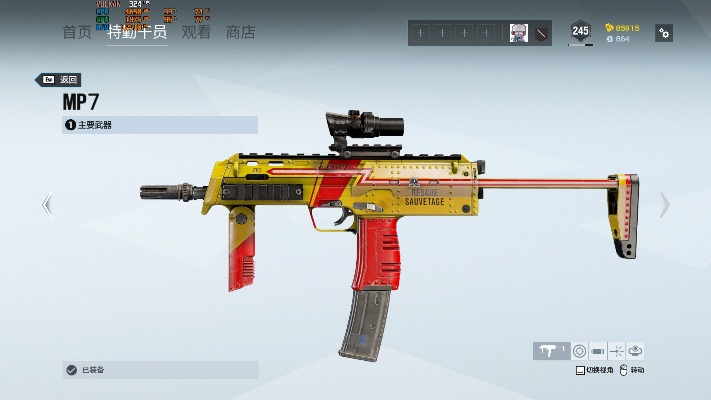Click the 已装备 equipped status bar
711x400 pixels.
click(x=160, y=370)
